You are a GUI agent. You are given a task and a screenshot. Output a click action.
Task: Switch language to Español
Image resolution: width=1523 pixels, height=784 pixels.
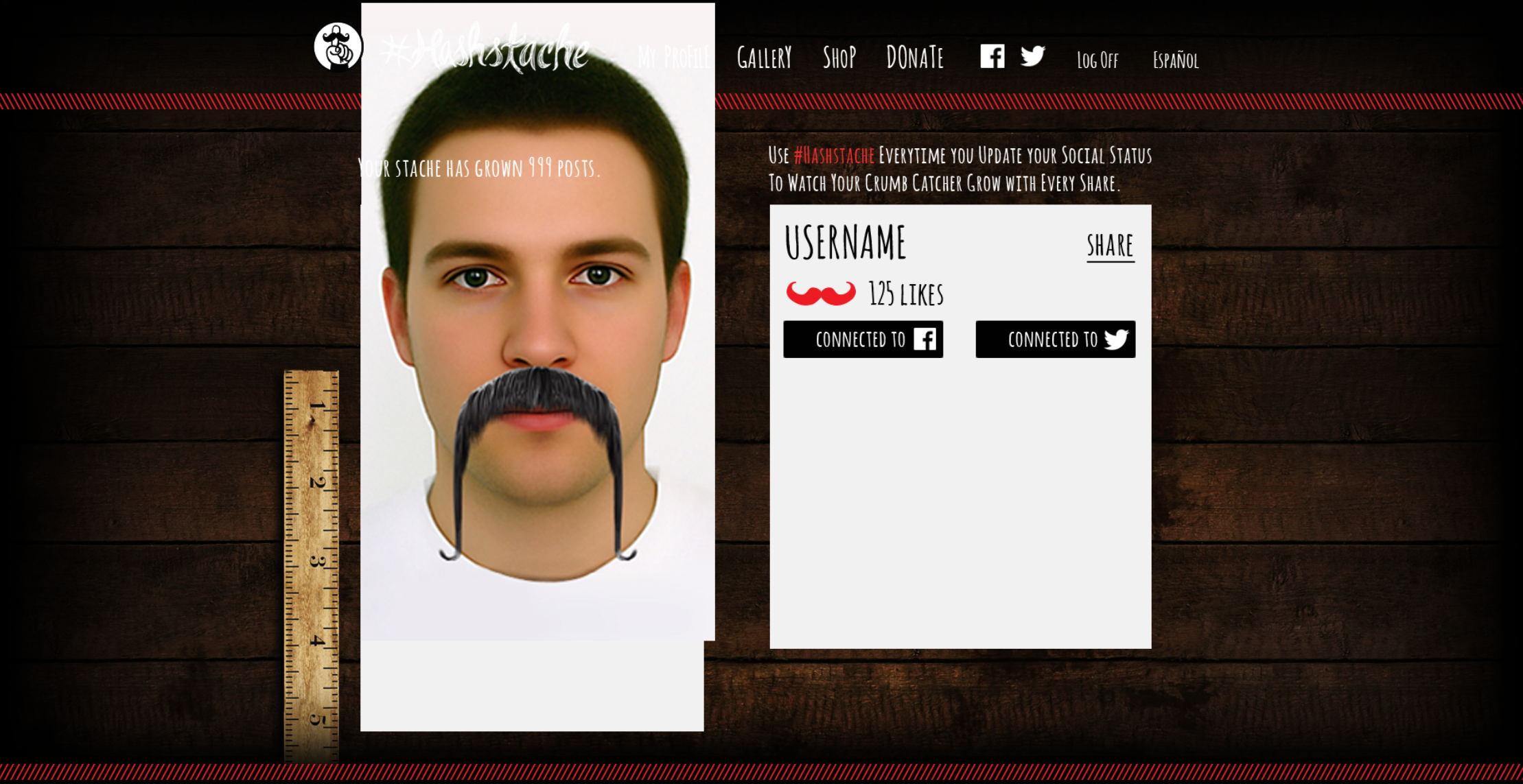coord(1175,60)
